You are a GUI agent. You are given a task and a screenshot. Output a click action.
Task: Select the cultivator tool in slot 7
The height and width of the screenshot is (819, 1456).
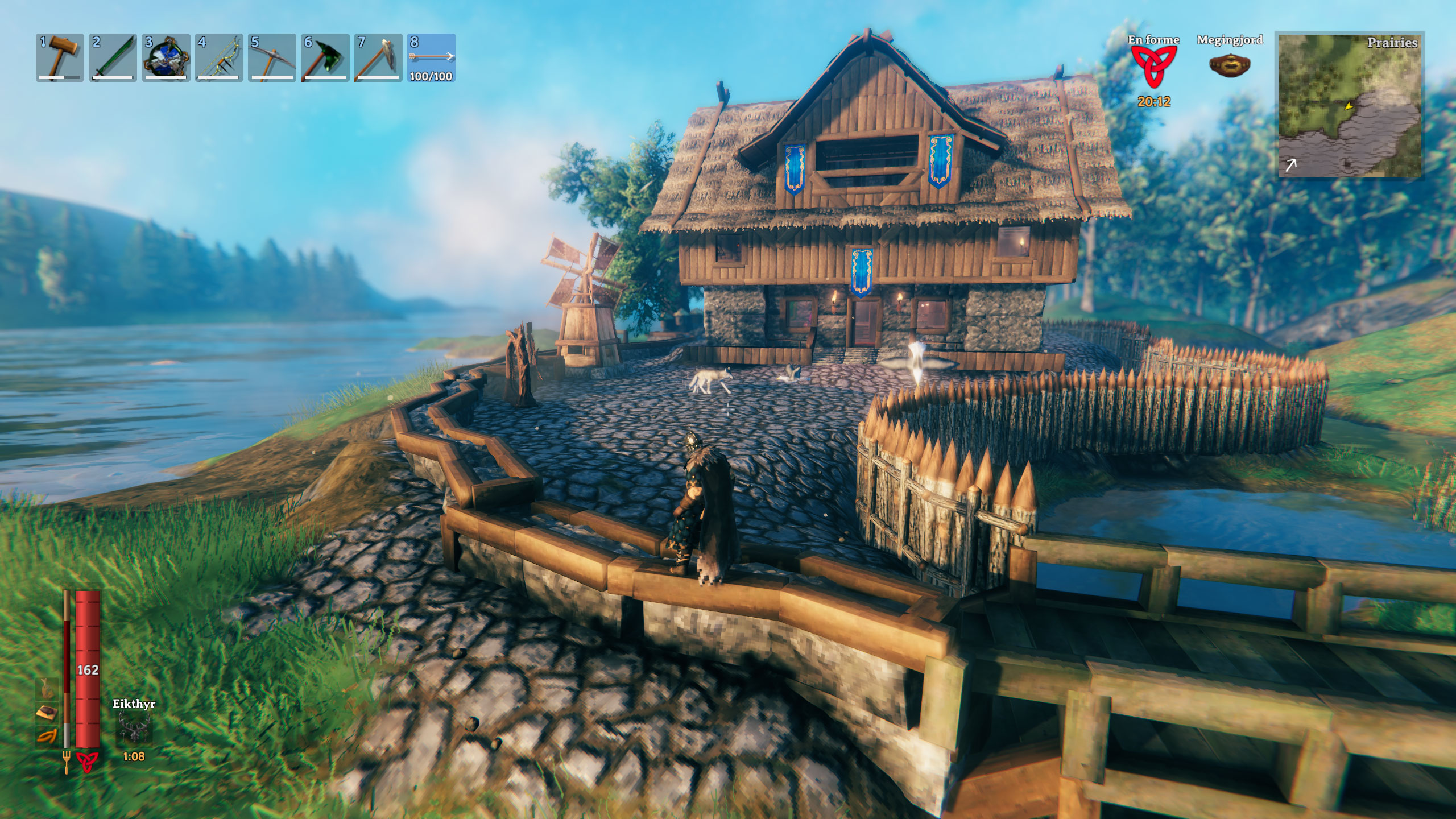(378, 57)
